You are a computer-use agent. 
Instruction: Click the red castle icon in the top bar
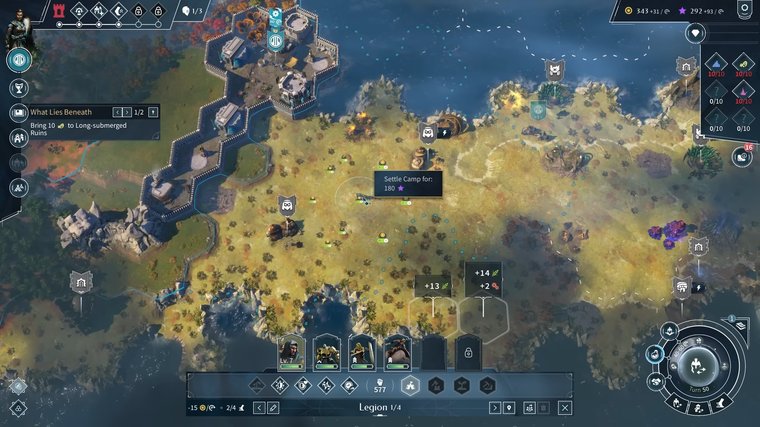tap(59, 11)
